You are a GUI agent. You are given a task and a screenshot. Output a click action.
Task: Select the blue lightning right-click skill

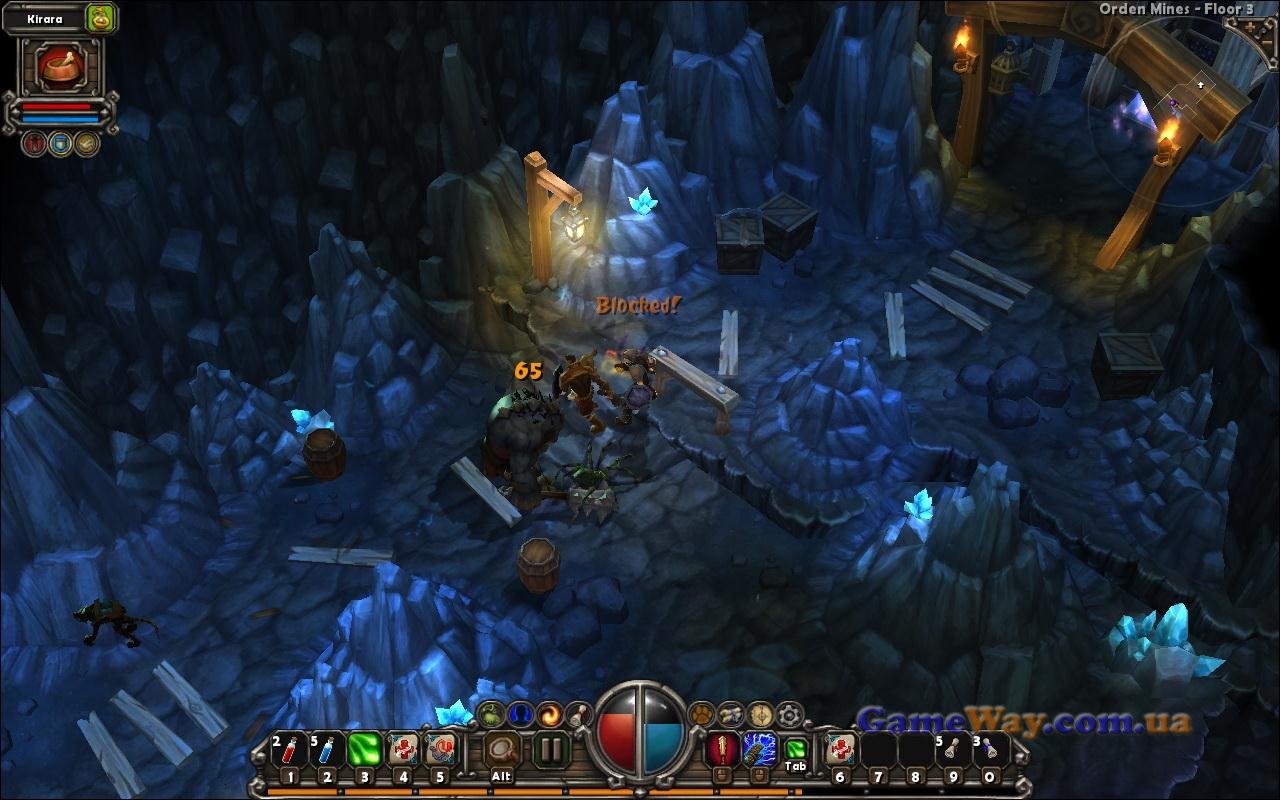click(x=757, y=749)
